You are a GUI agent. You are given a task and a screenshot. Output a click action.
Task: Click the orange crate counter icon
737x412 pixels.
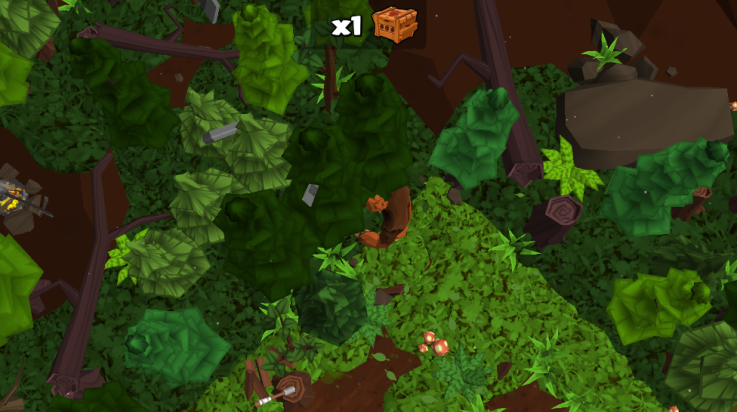click(394, 24)
